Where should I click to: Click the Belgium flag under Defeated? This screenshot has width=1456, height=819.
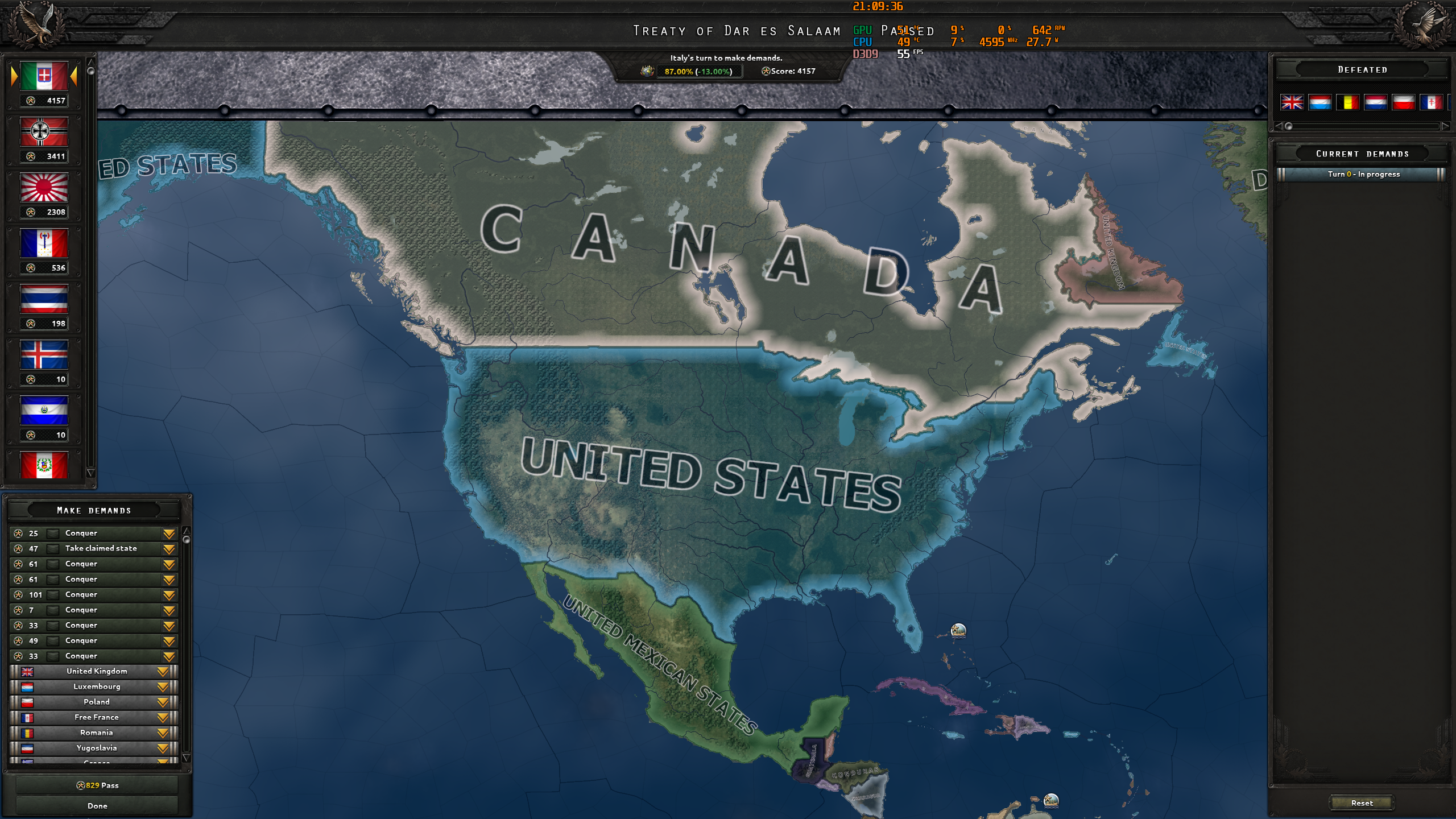click(x=1349, y=103)
